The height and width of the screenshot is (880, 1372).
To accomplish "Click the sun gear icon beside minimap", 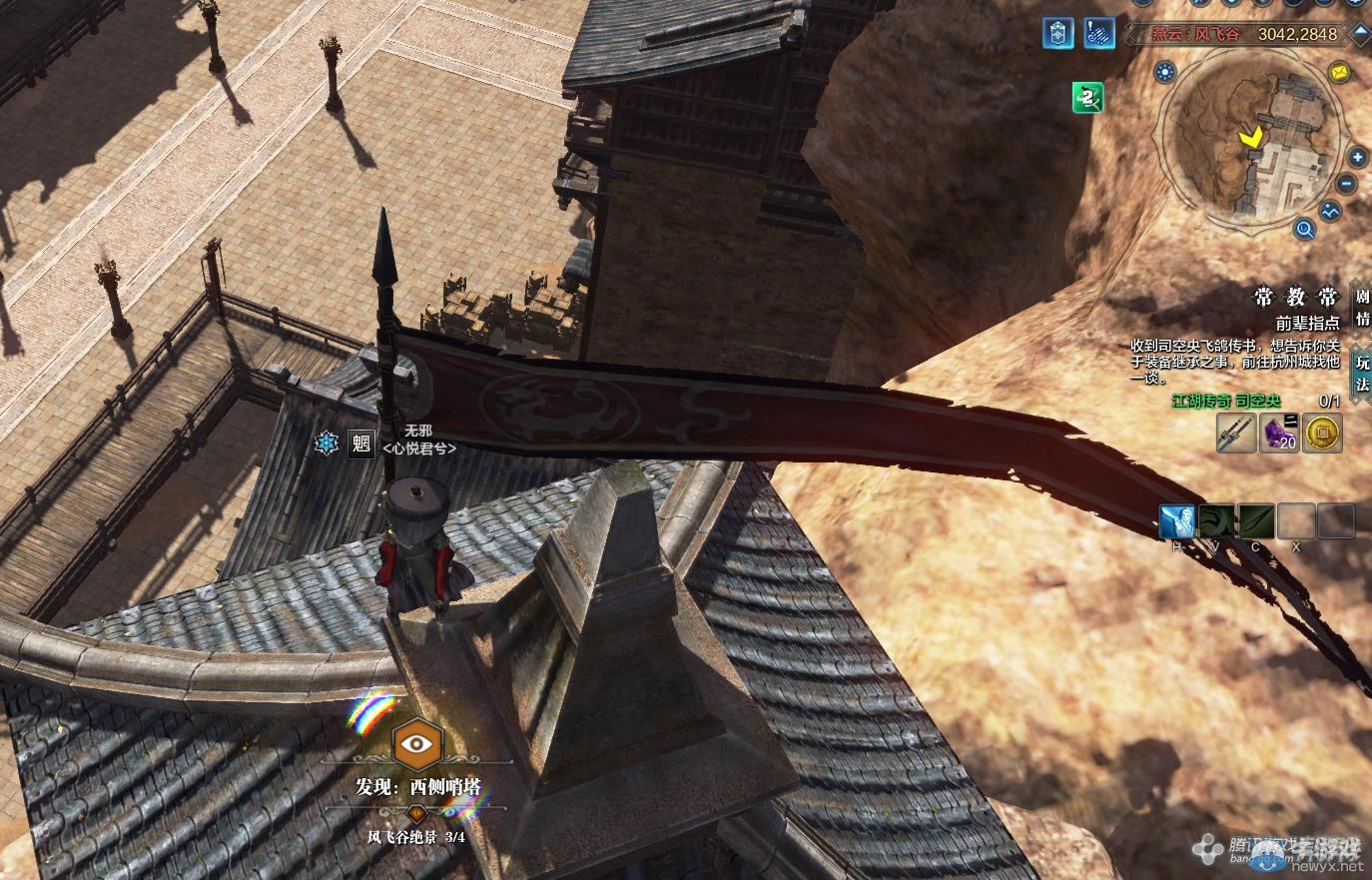I will click(1164, 72).
